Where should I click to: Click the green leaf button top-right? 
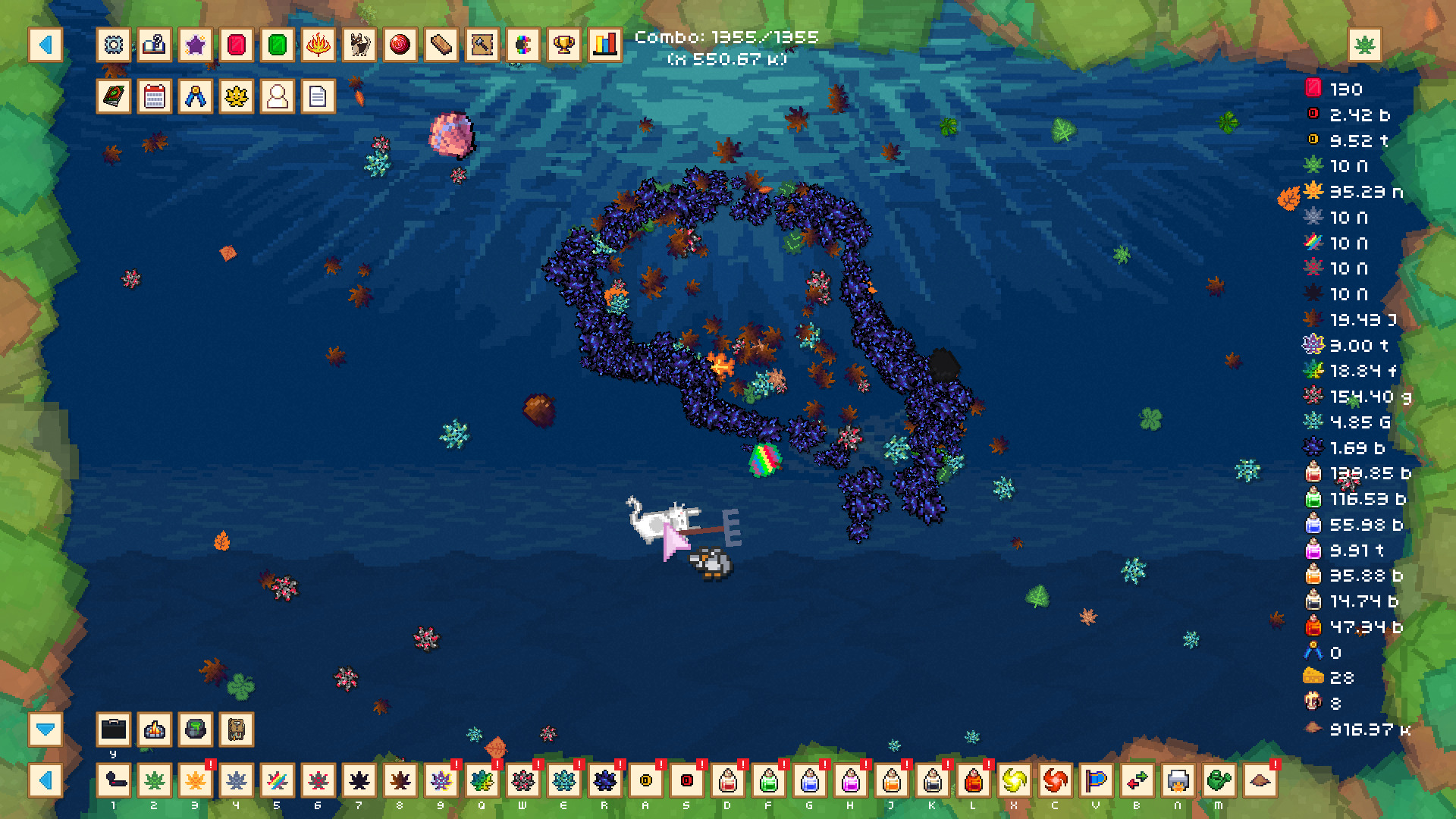click(x=1365, y=45)
